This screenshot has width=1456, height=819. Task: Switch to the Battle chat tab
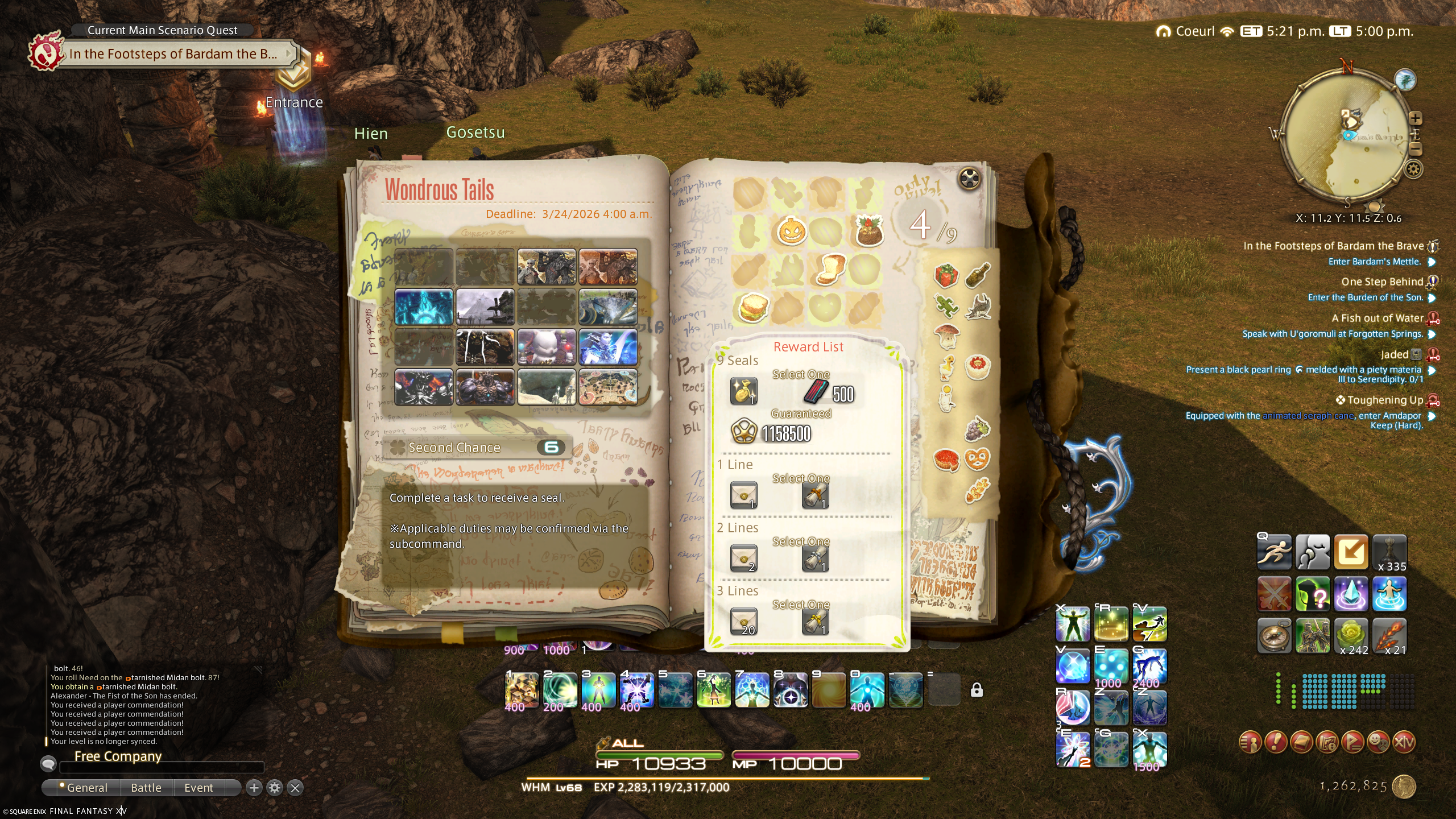146,788
